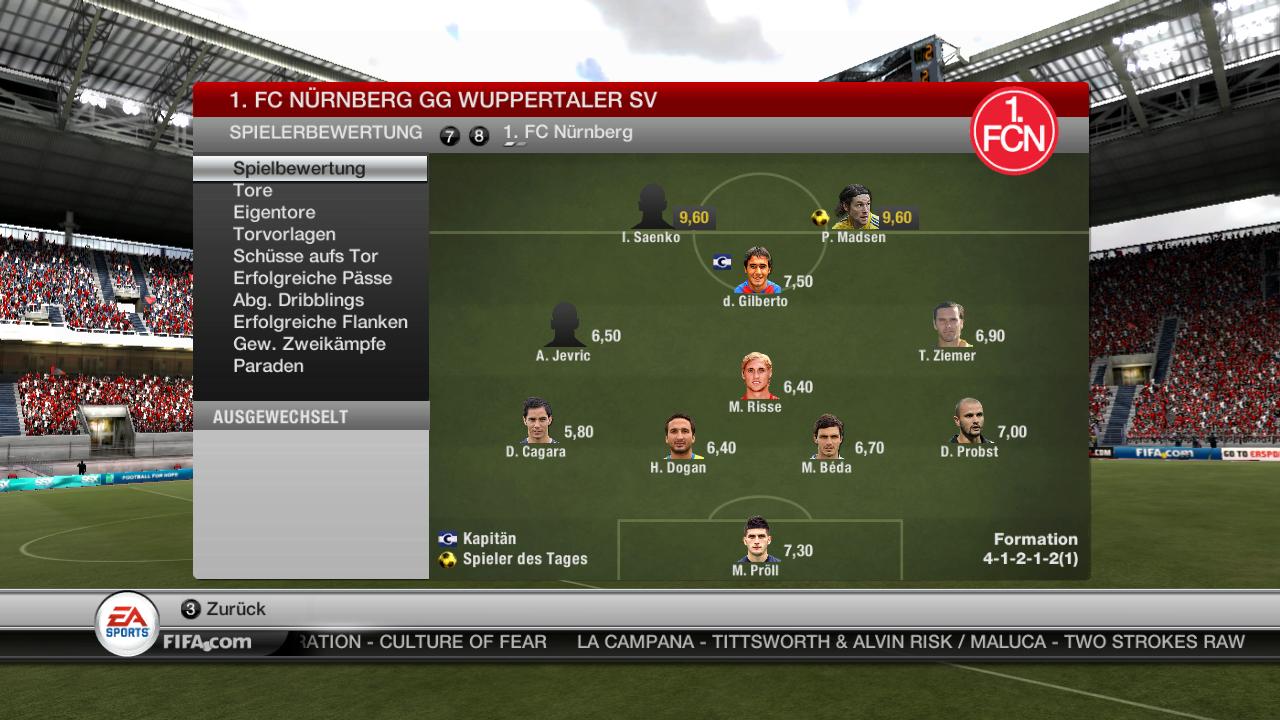Select goalkeeper M. Pröll's portrait
Screen dimensions: 1280x720
pos(757,540)
